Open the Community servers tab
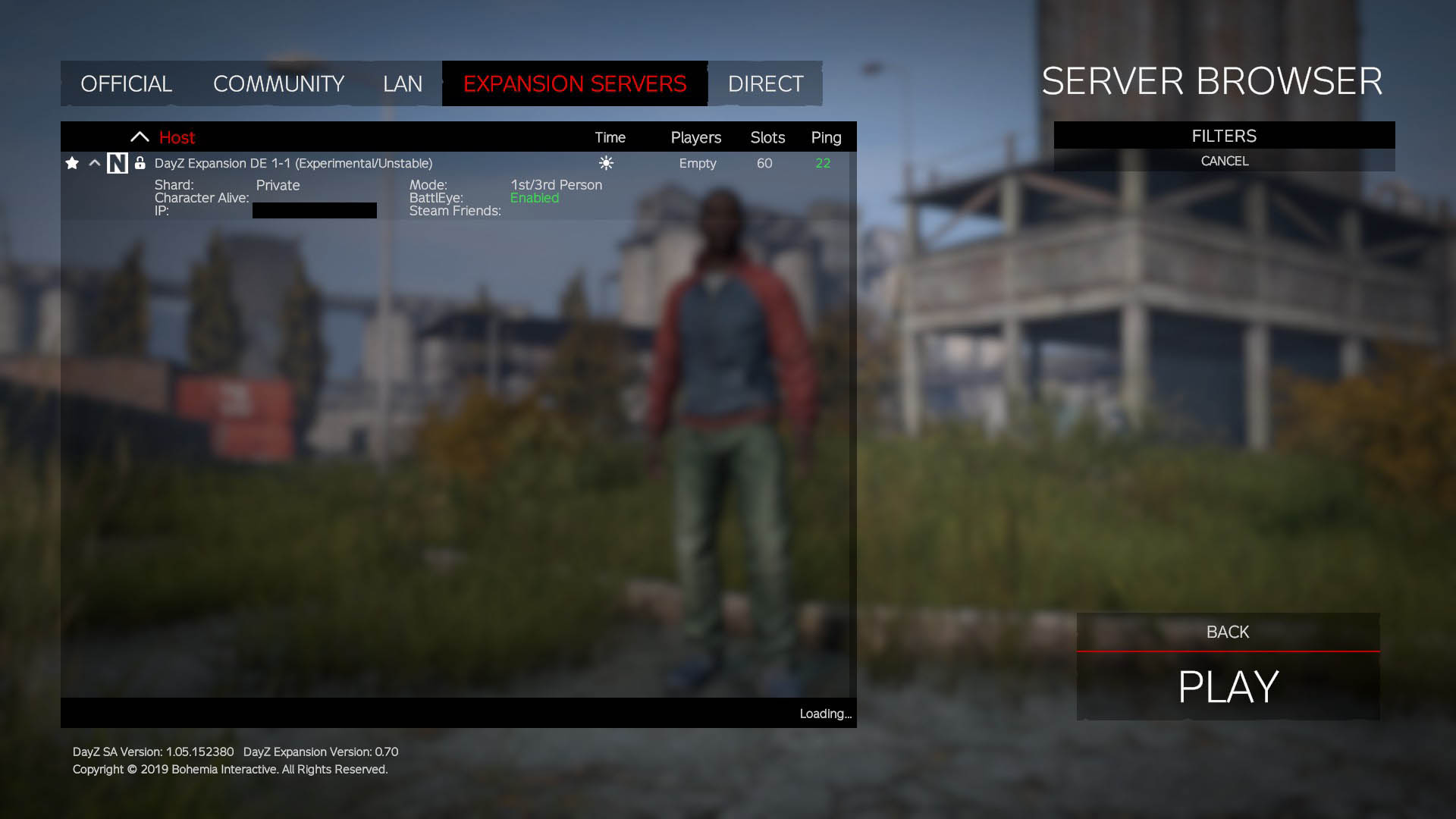This screenshot has height=819, width=1456. (x=278, y=83)
